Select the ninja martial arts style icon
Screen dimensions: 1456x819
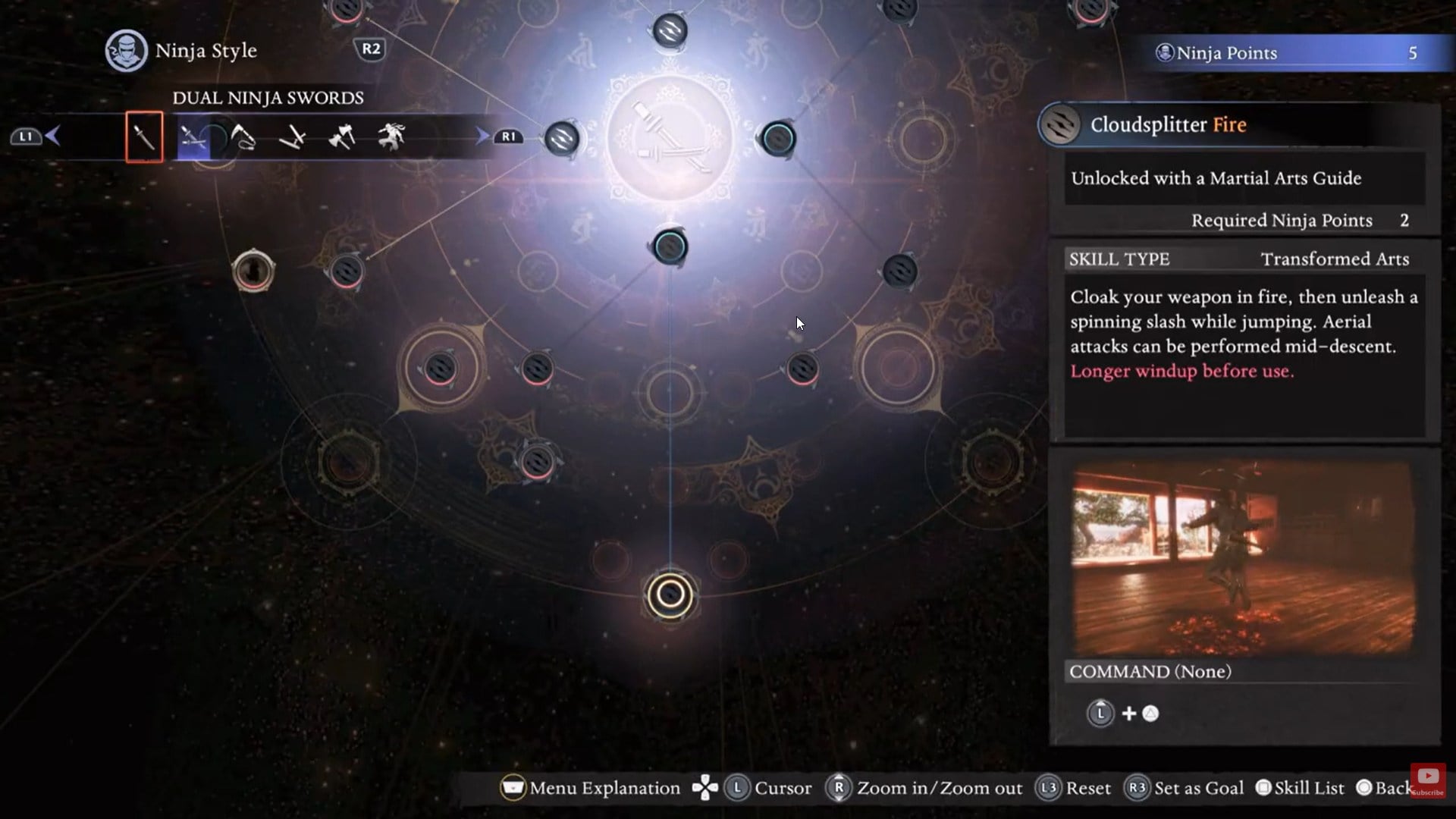(391, 135)
